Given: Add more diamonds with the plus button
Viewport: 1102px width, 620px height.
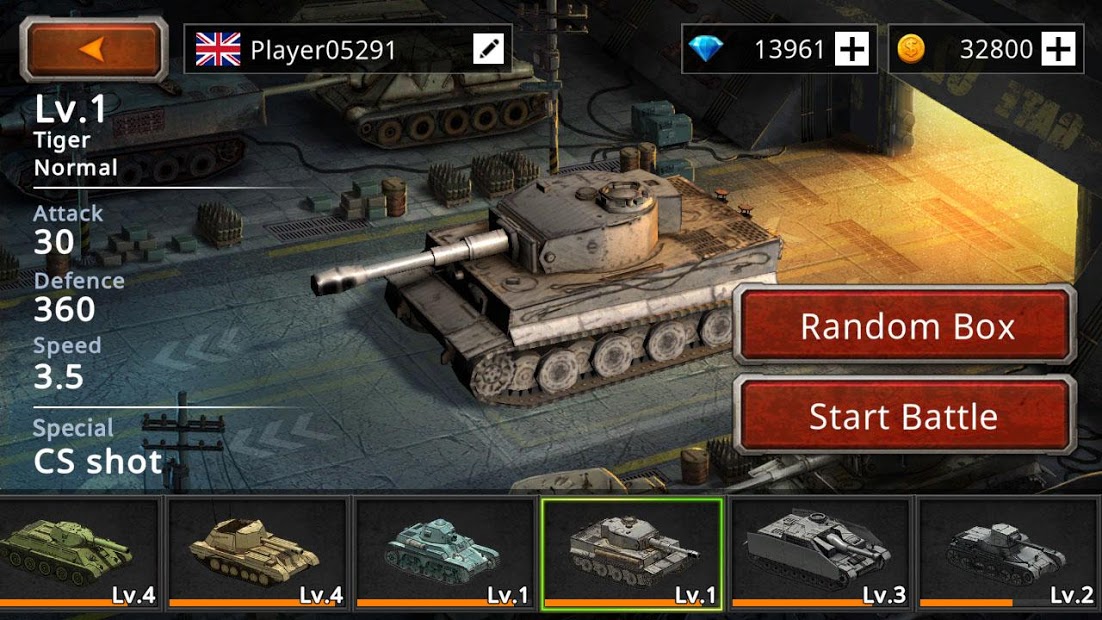Looking at the screenshot, I should coord(852,49).
